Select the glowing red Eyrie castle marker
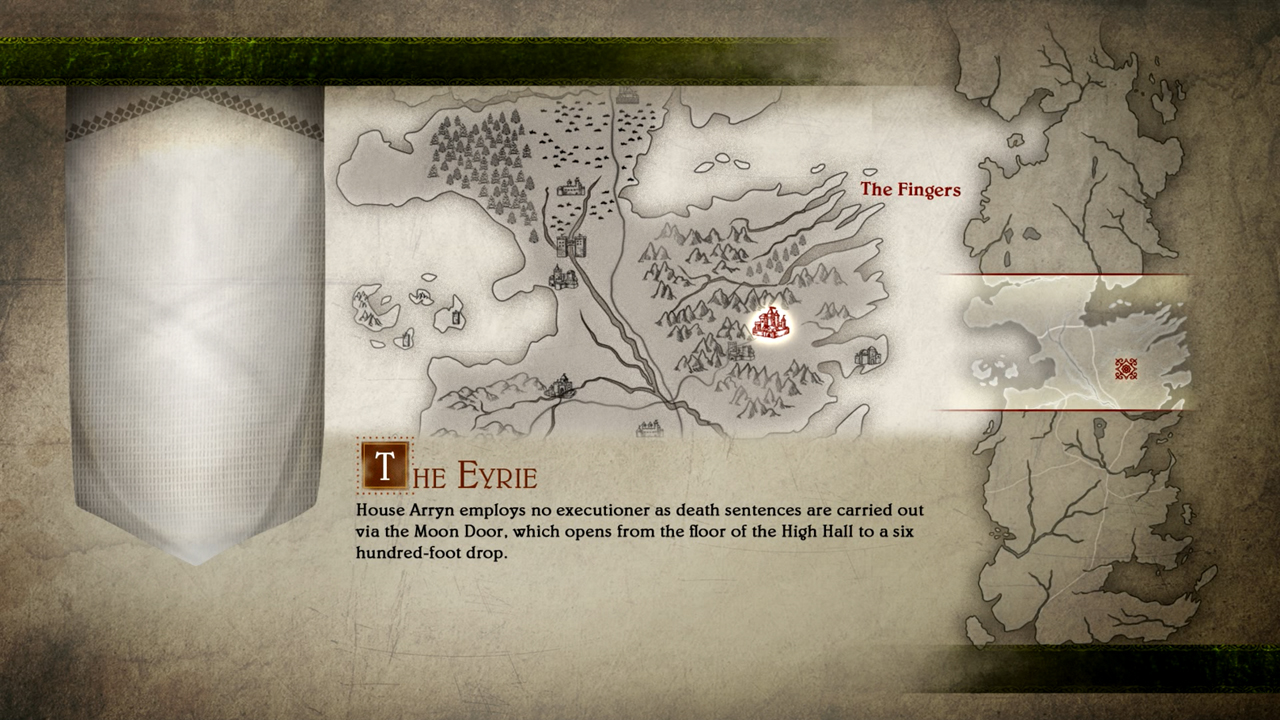 pyautogui.click(x=770, y=323)
